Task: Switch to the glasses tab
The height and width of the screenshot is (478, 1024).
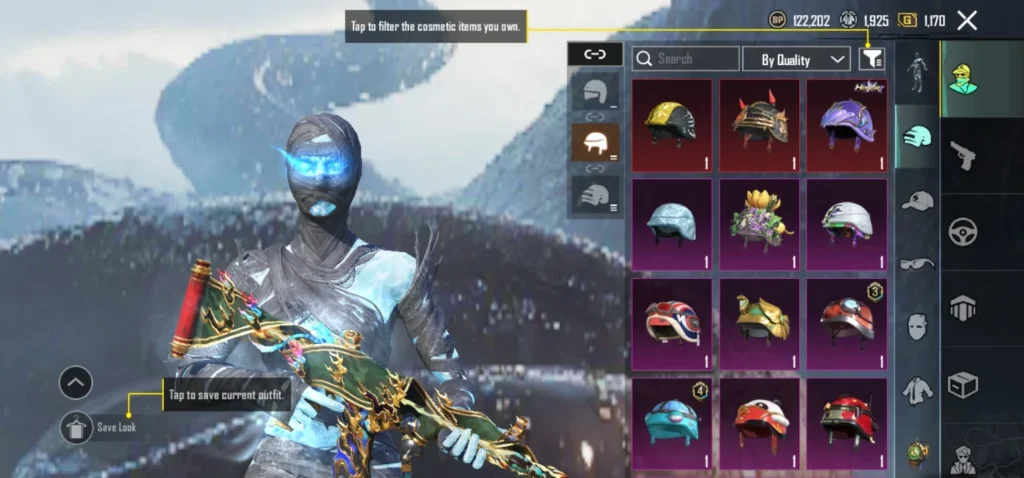Action: tap(917, 264)
